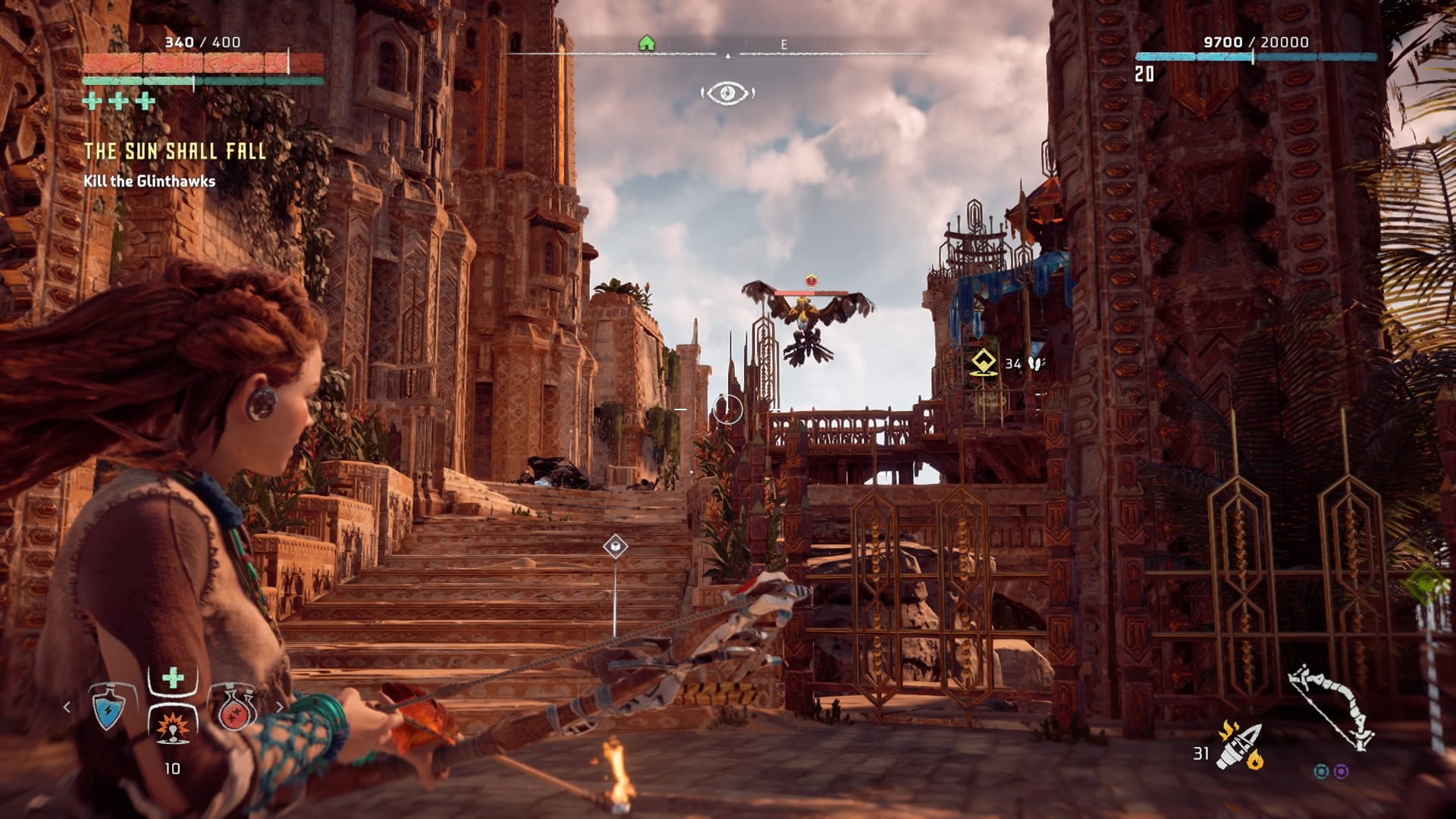Click the green home marker on compass
Viewport: 1456px width, 819px height.
click(x=647, y=43)
